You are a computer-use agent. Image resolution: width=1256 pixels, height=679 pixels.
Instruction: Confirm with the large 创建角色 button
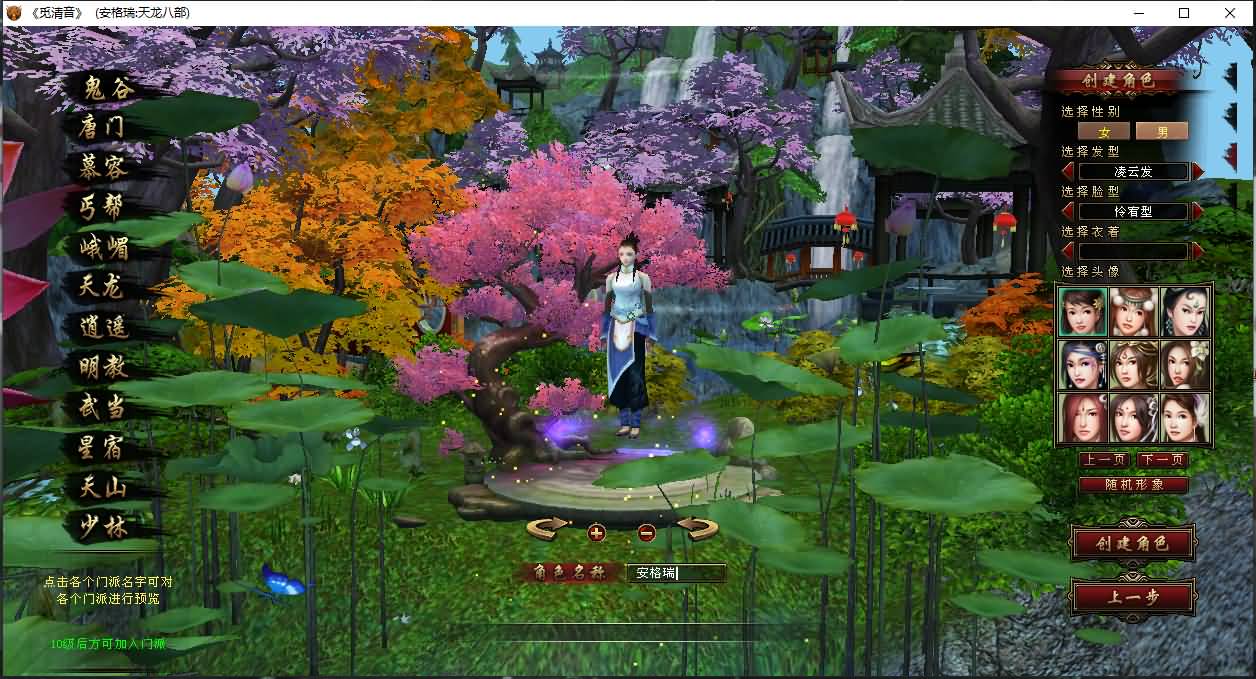[x=1132, y=544]
